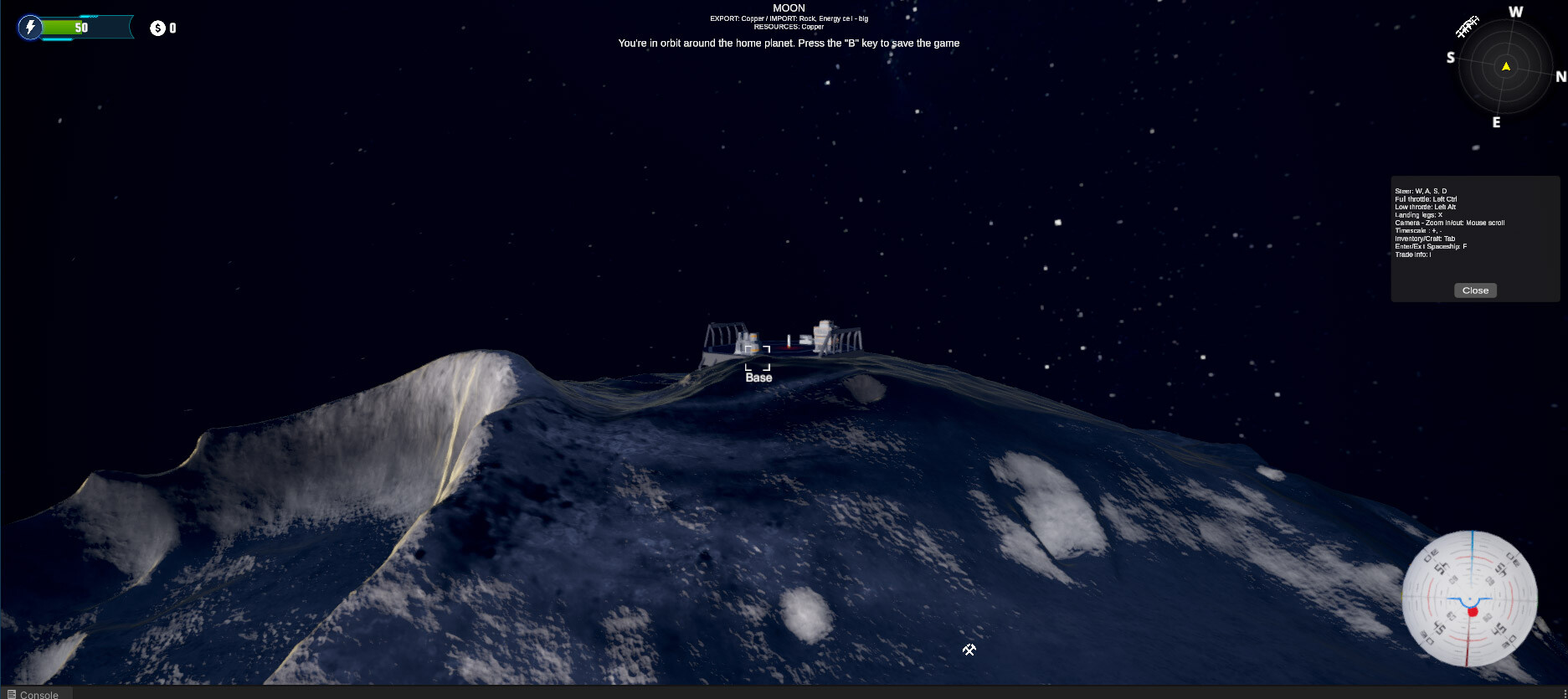1568x699 pixels.
Task: Click the satellite icon near the compass
Action: click(x=1467, y=27)
